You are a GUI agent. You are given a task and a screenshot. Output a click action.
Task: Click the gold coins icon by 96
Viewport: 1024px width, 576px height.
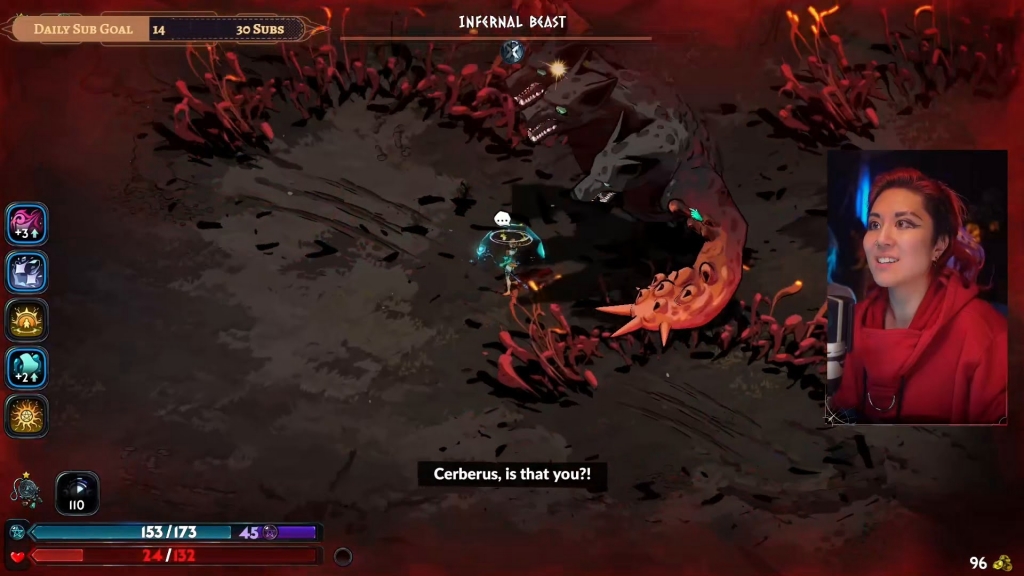tap(1002, 563)
